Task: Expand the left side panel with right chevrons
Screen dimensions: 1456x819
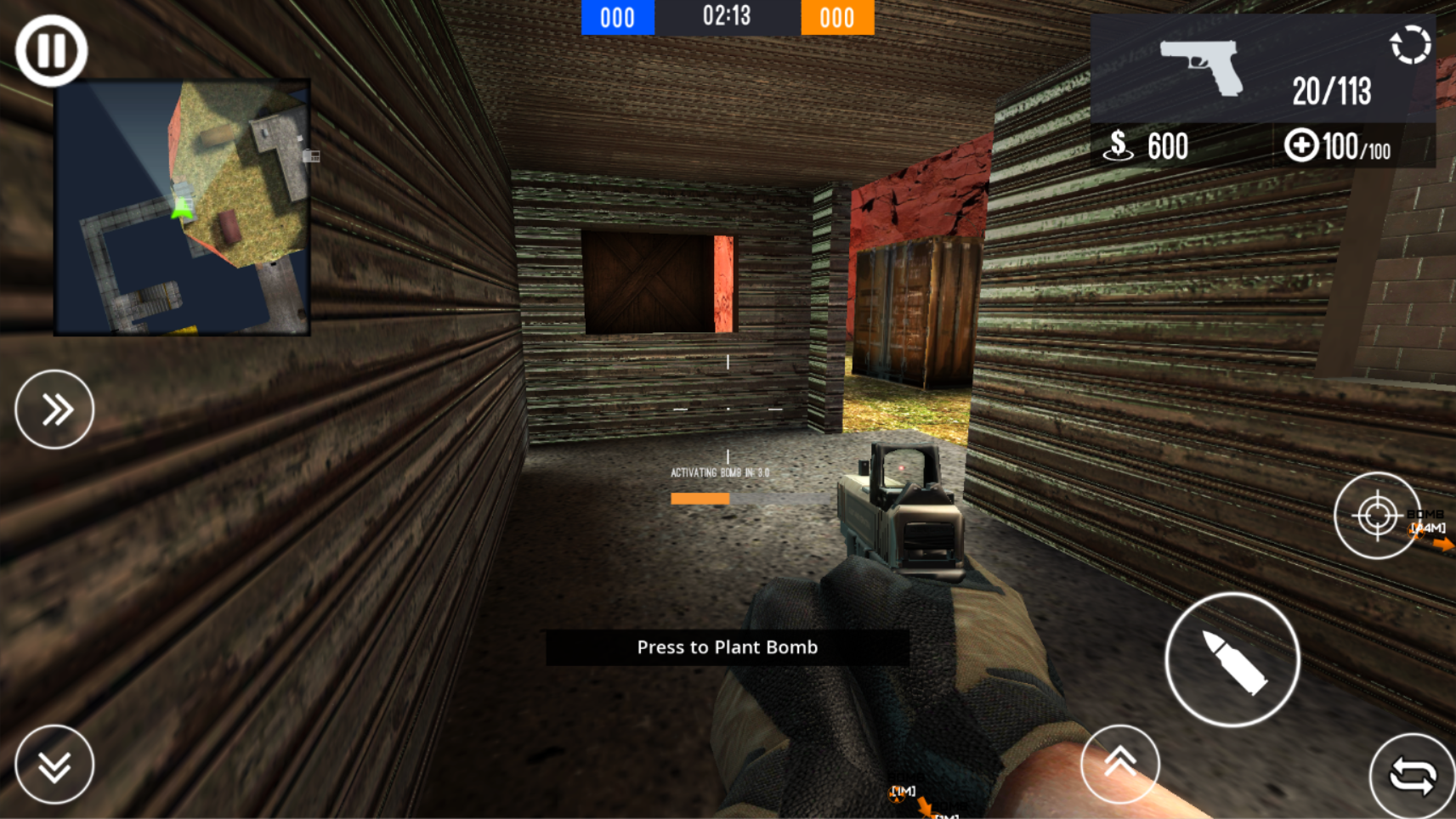Action: (x=54, y=409)
